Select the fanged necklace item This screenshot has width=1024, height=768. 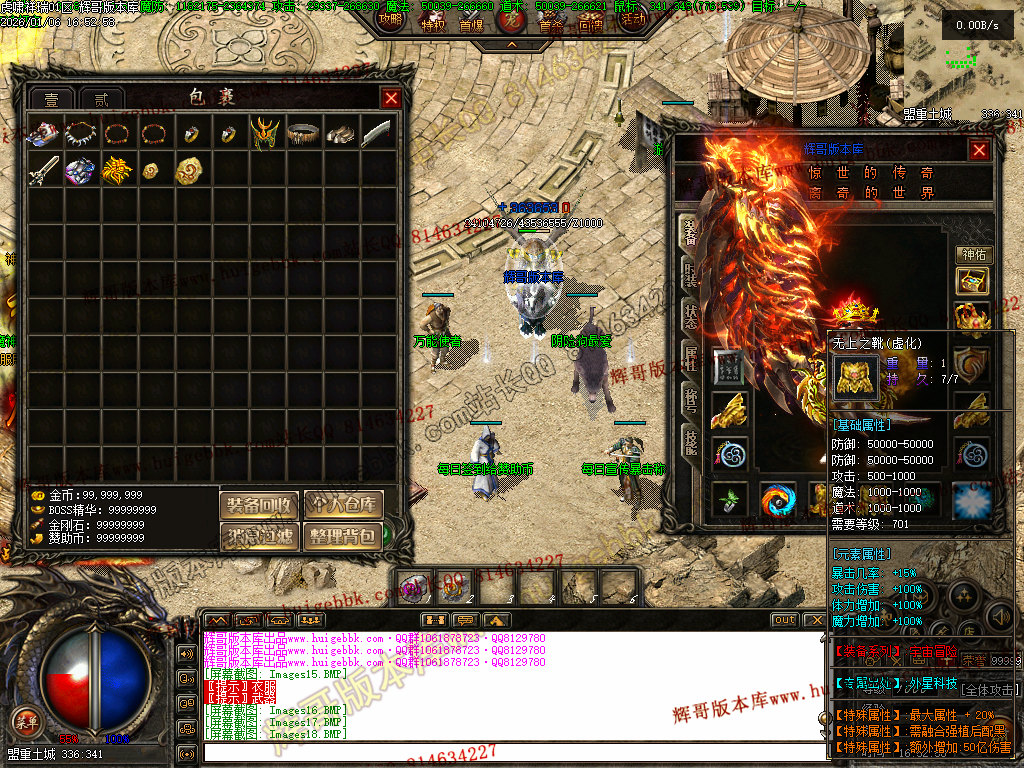(x=80, y=133)
